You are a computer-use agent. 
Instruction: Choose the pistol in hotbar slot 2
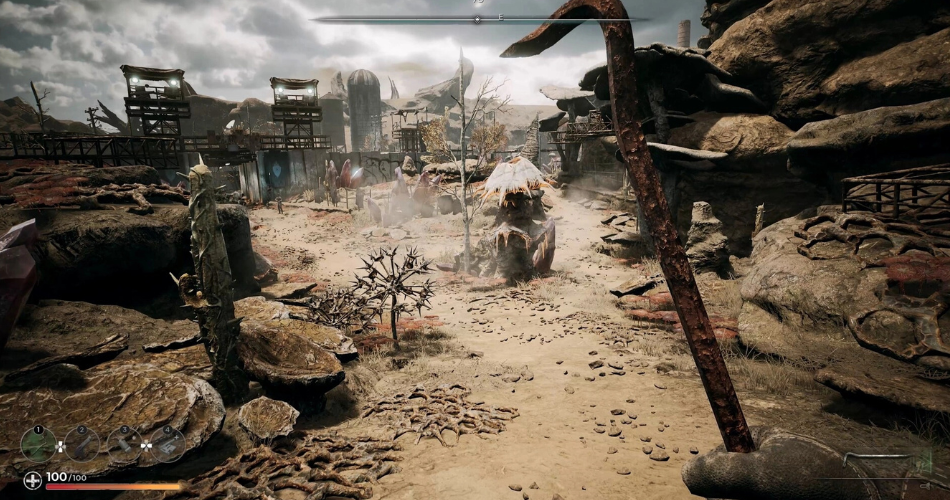click(x=82, y=443)
